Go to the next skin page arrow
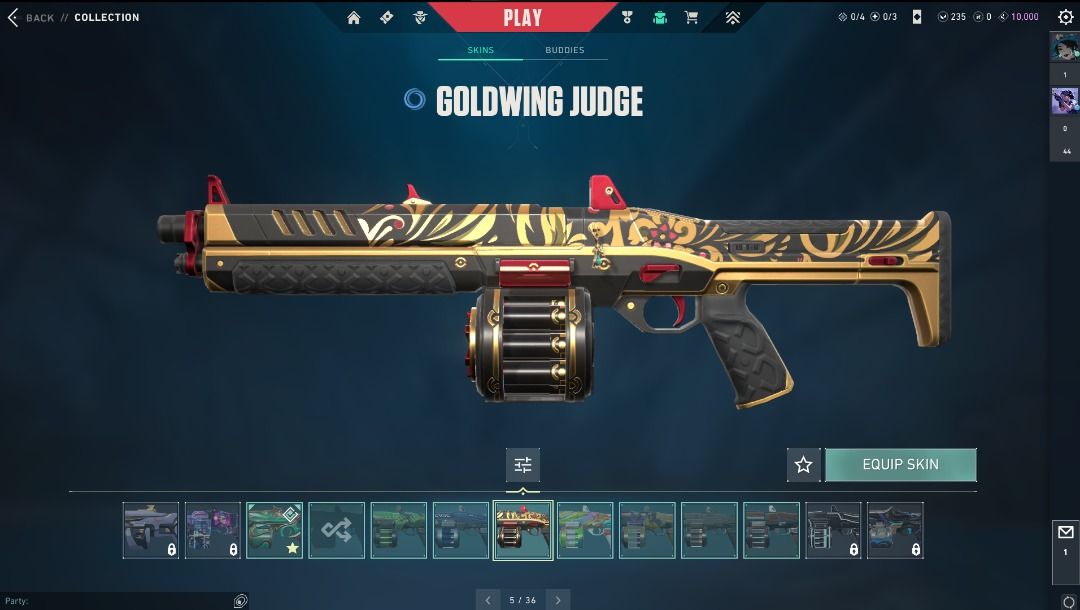Viewport: 1080px width, 610px height. [558, 600]
